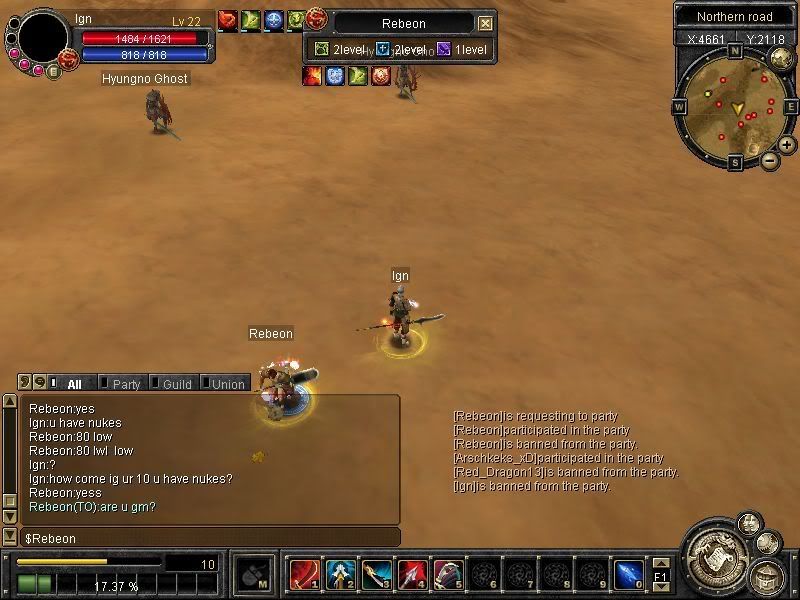The height and width of the screenshot is (600, 800).
Task: Use the red blade skill in slot 1
Action: coord(303,573)
